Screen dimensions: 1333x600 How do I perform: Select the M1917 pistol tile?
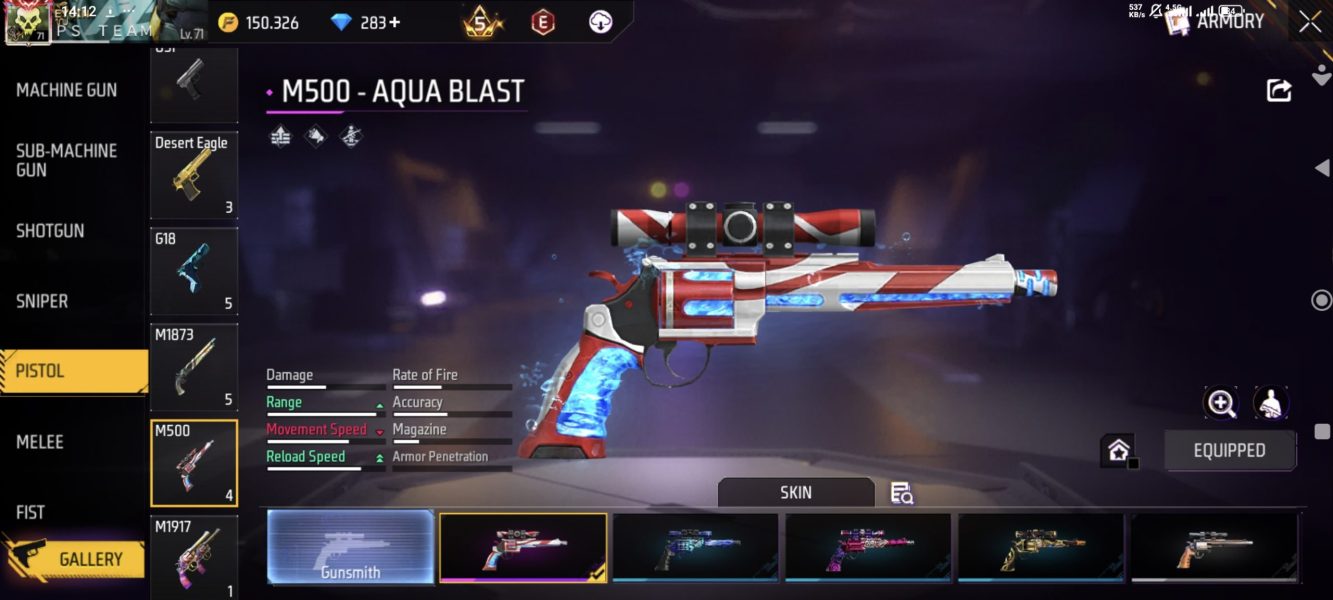coord(193,557)
